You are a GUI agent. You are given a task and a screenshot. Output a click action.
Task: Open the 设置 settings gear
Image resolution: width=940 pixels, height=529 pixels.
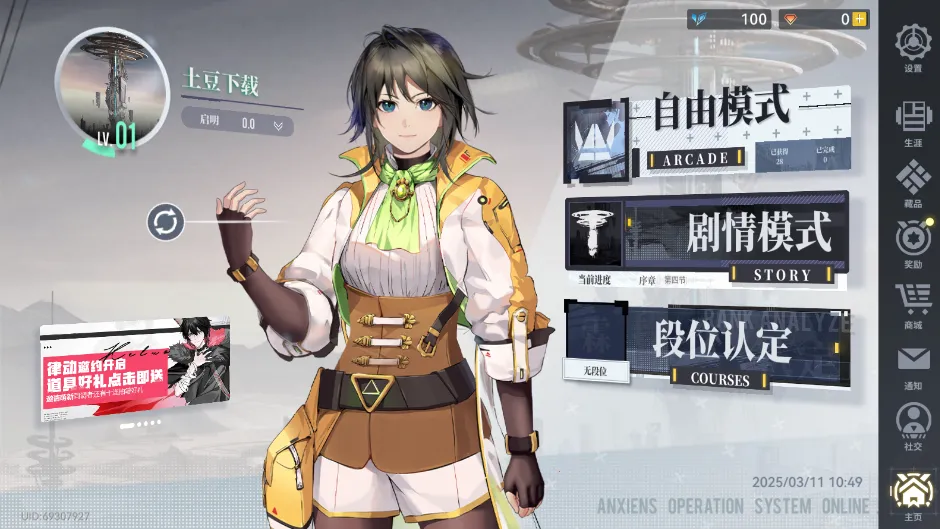point(911,47)
